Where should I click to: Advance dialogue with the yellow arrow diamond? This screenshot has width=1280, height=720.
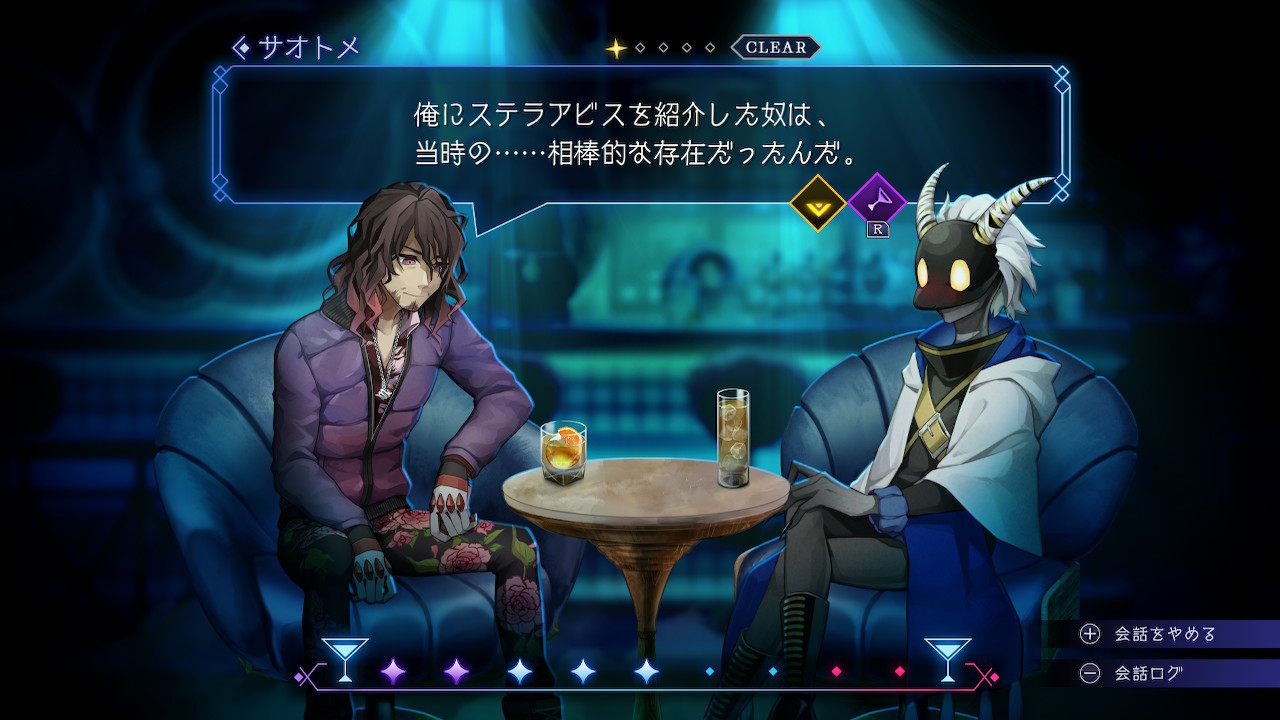pyautogui.click(x=818, y=203)
